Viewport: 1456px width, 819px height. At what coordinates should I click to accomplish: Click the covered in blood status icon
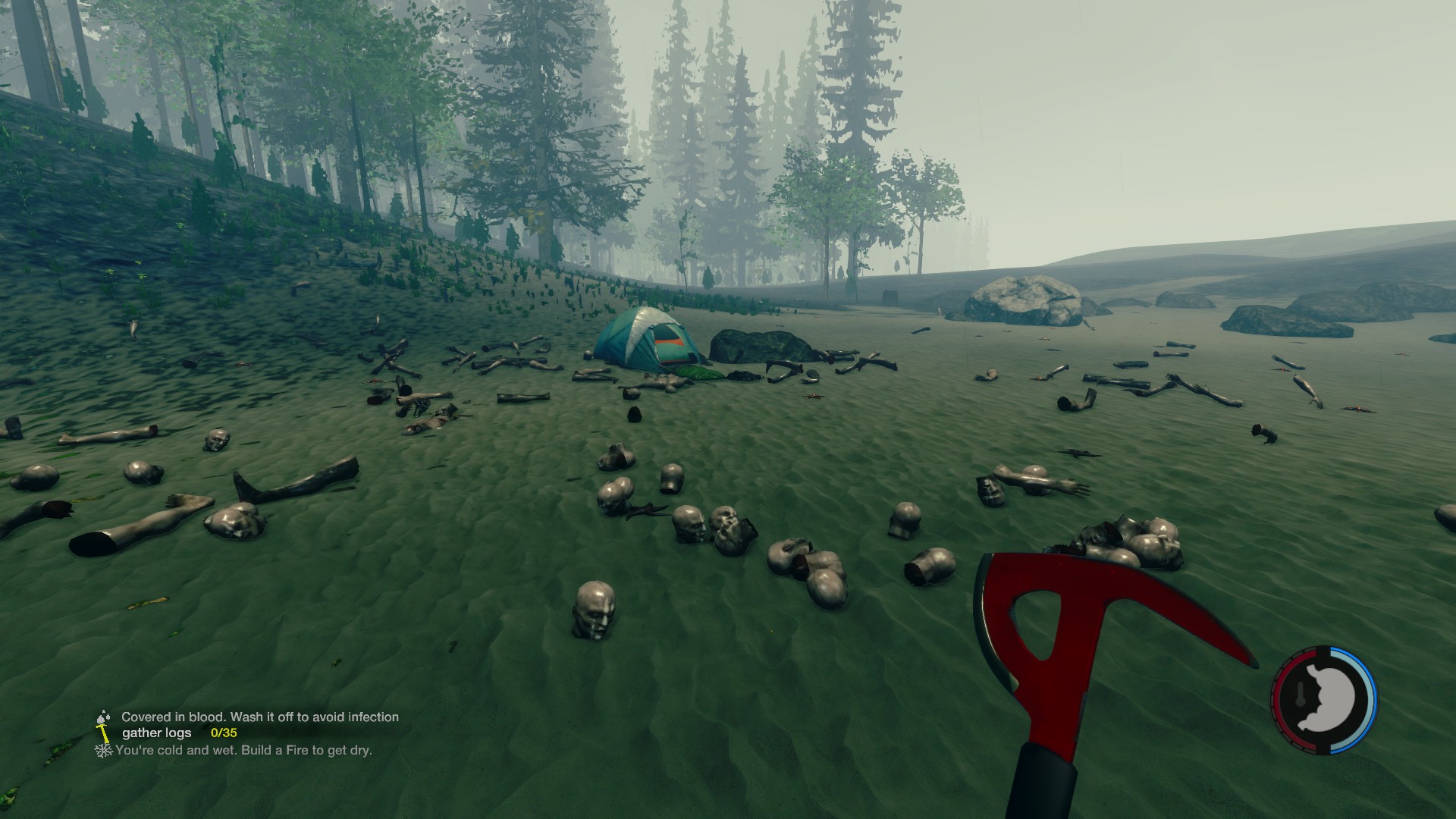click(x=103, y=717)
